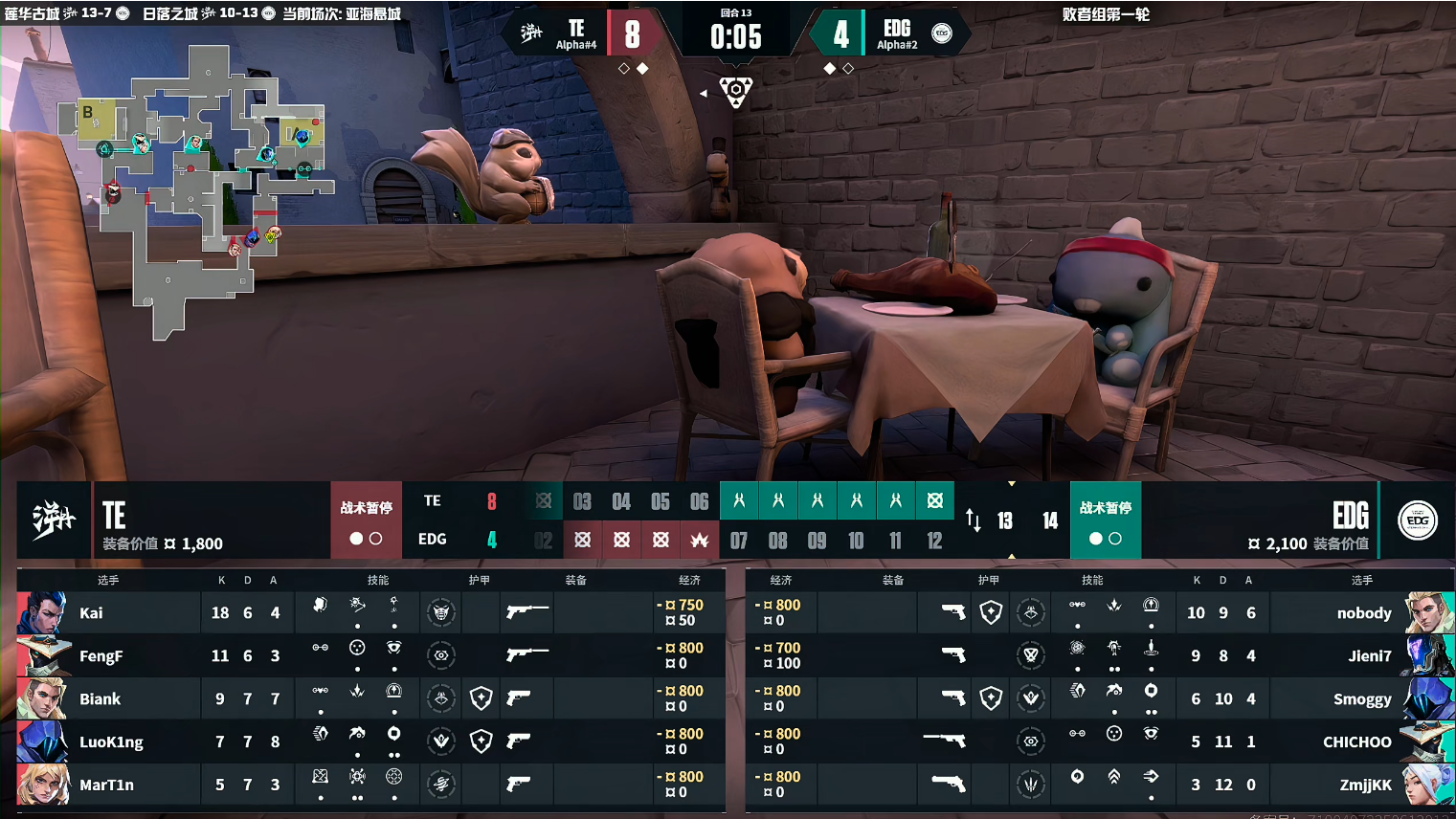1456x819 pixels.
Task: Click the B site label on the minimap
Action: pyautogui.click(x=88, y=112)
